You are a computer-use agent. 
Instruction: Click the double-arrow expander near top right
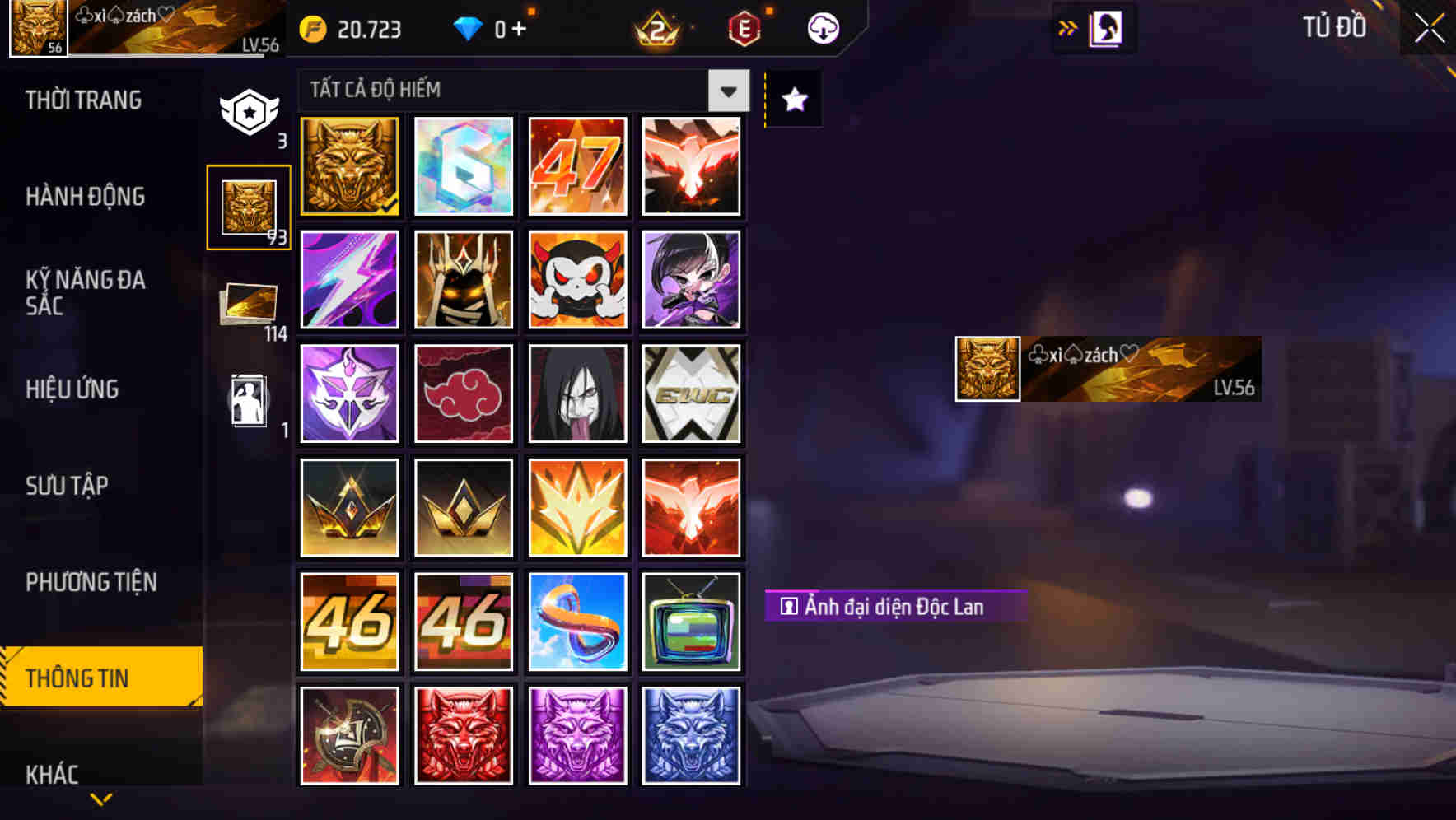(1068, 27)
